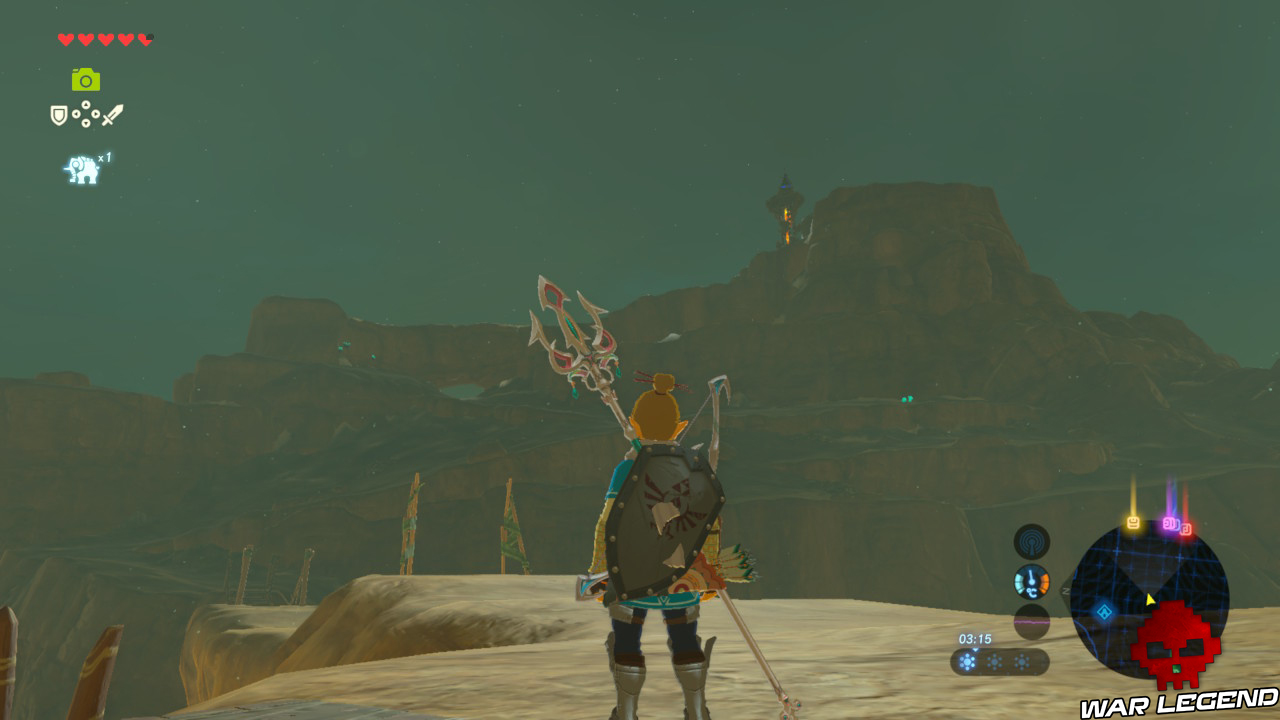Click the d-pad weapon switch icon
Screen dimensions: 1280x720
click(86, 114)
